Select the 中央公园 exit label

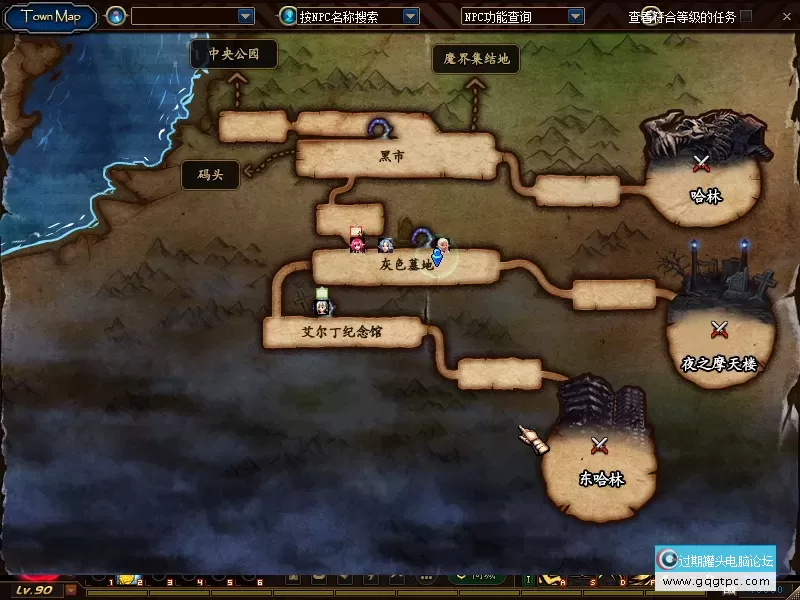[234, 54]
